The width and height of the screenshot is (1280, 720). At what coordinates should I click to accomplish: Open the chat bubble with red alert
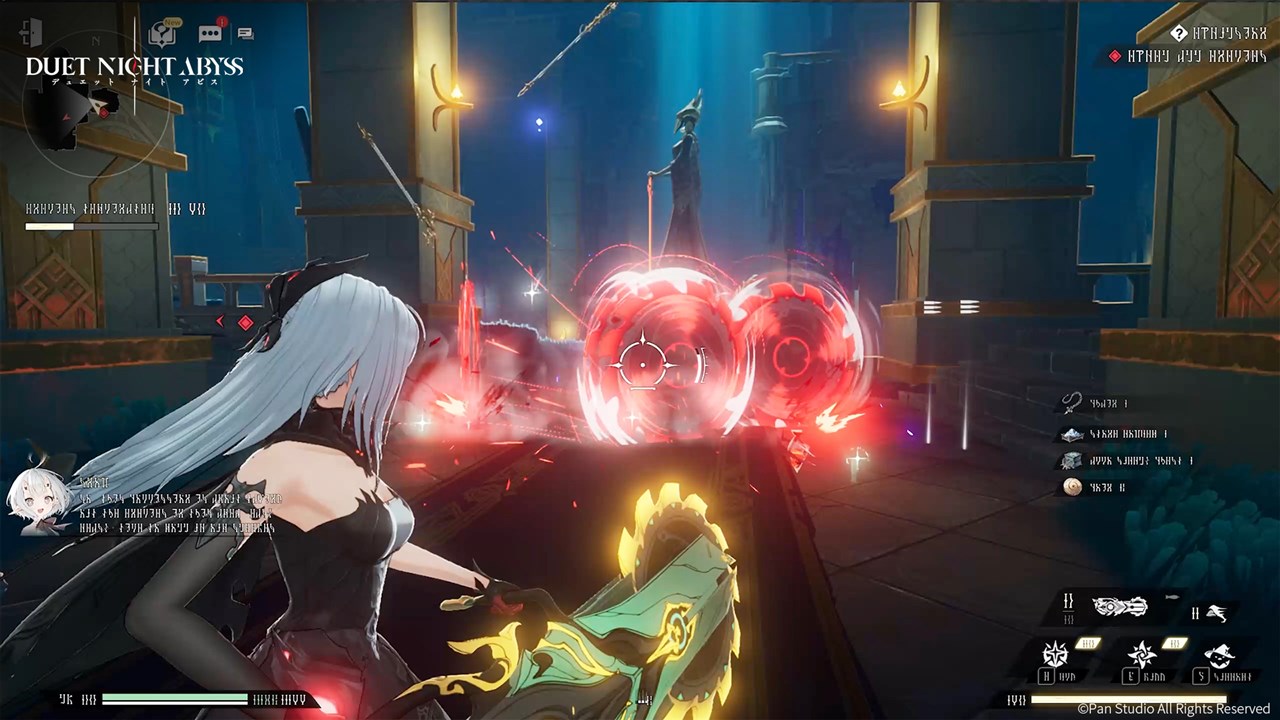(x=211, y=32)
